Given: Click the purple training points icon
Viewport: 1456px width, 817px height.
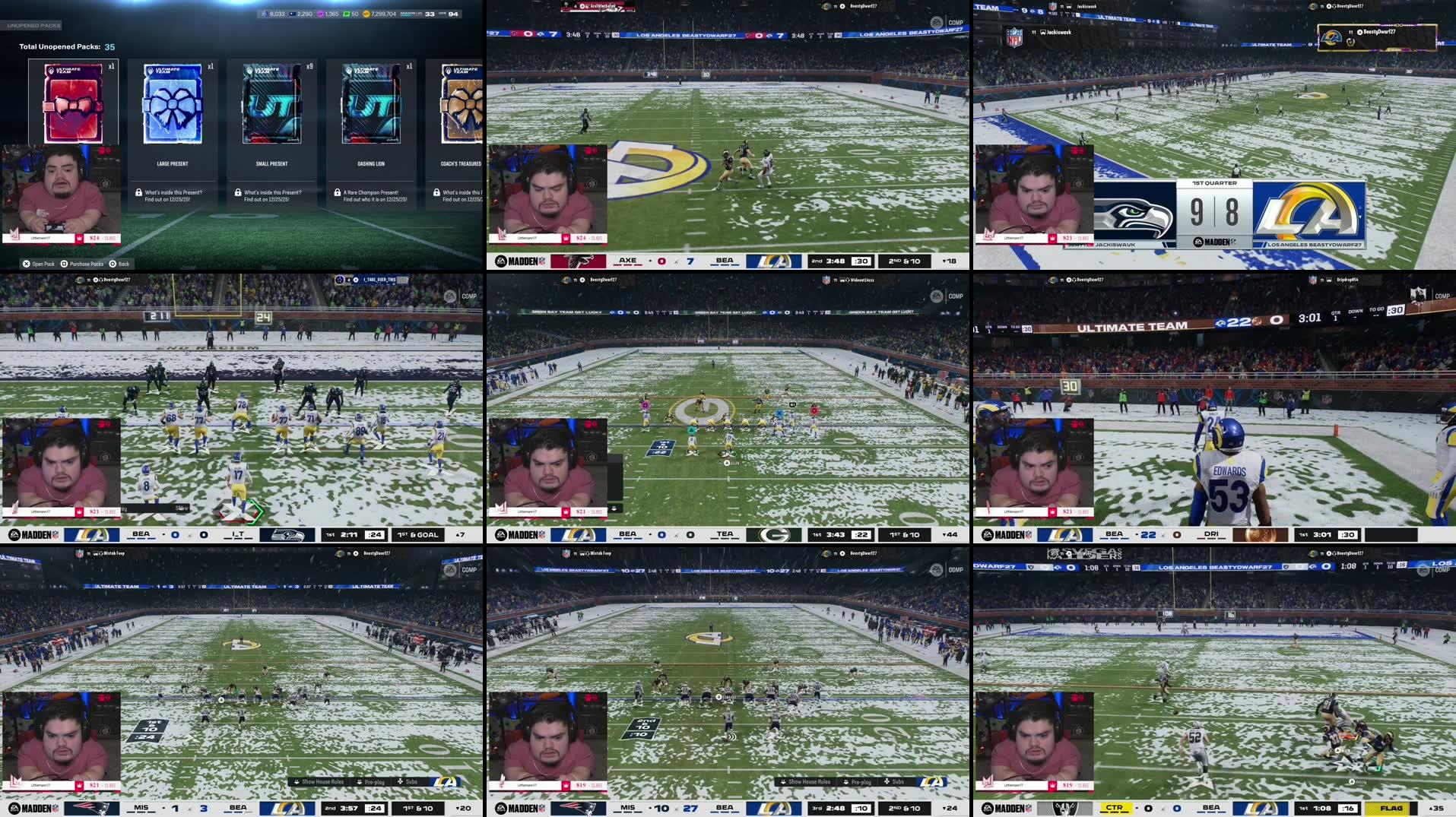Looking at the screenshot, I should coord(320,13).
